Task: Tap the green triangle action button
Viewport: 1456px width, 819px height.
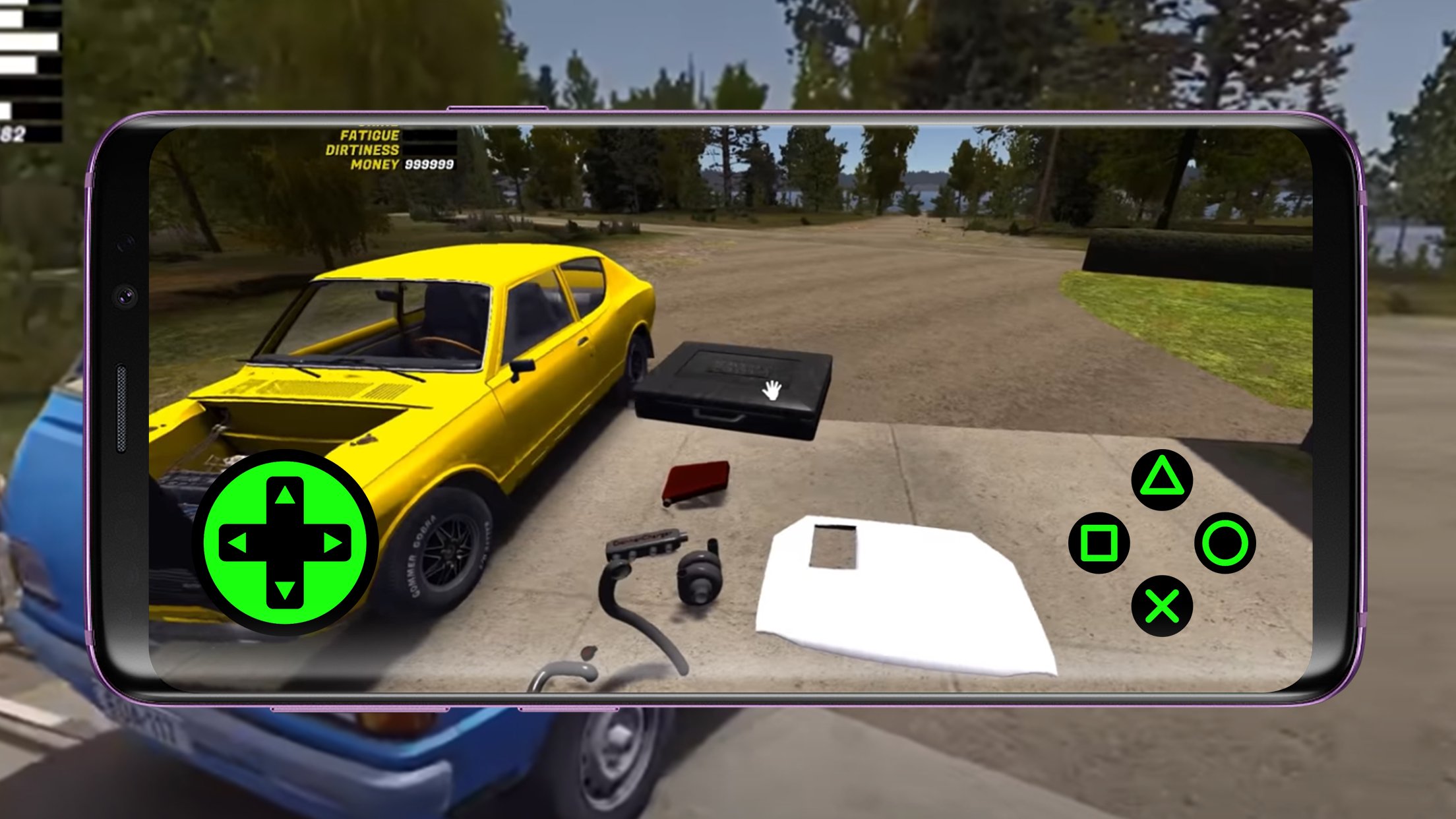Action: pos(1161,479)
